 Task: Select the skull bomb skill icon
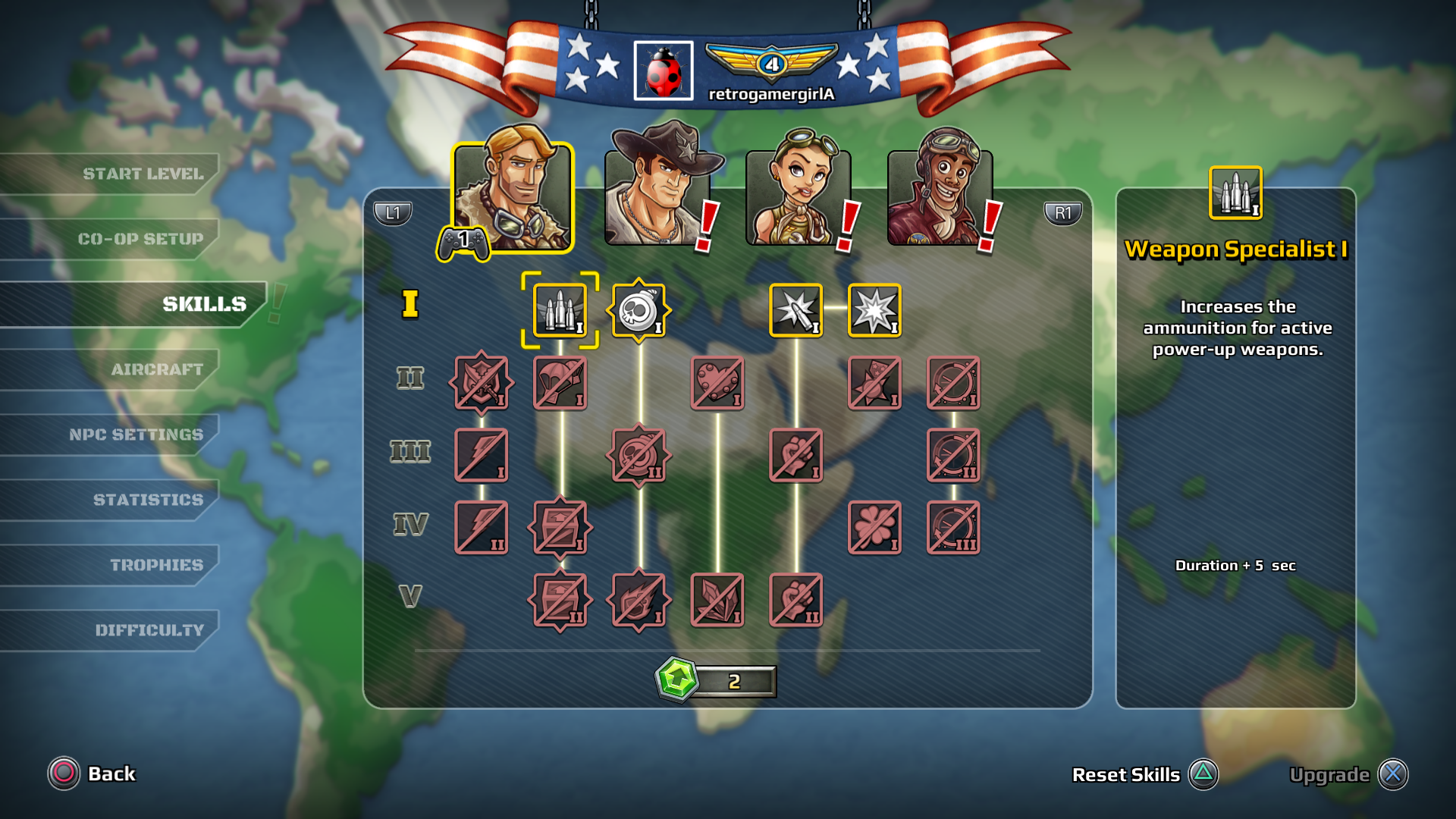639,310
